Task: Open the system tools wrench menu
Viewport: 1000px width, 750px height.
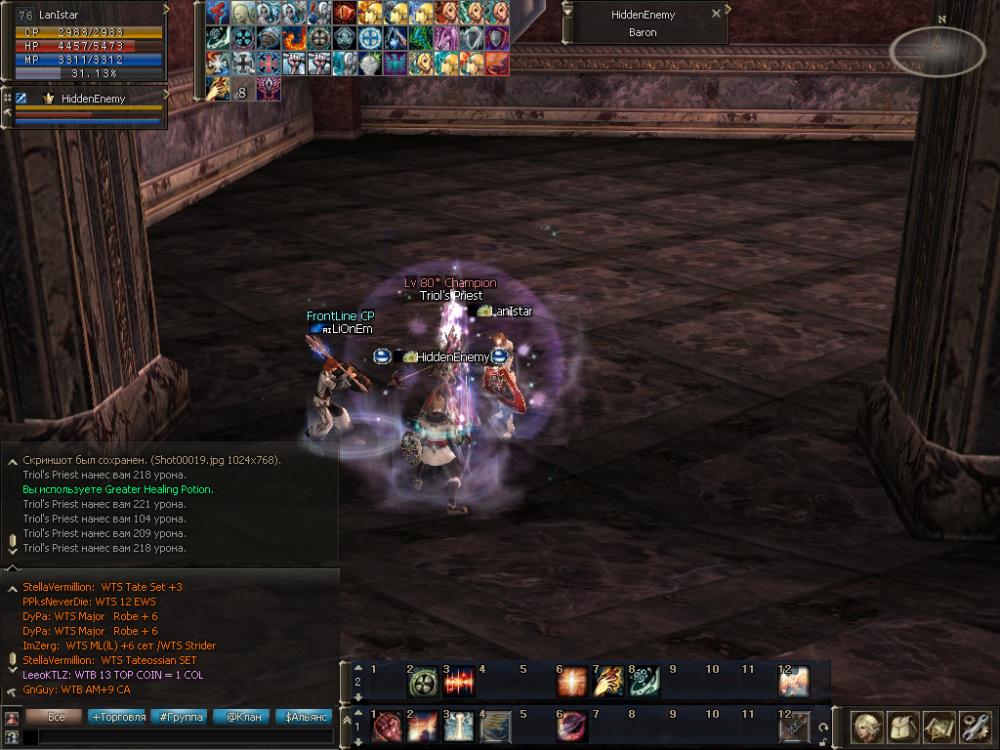Action: [974, 725]
